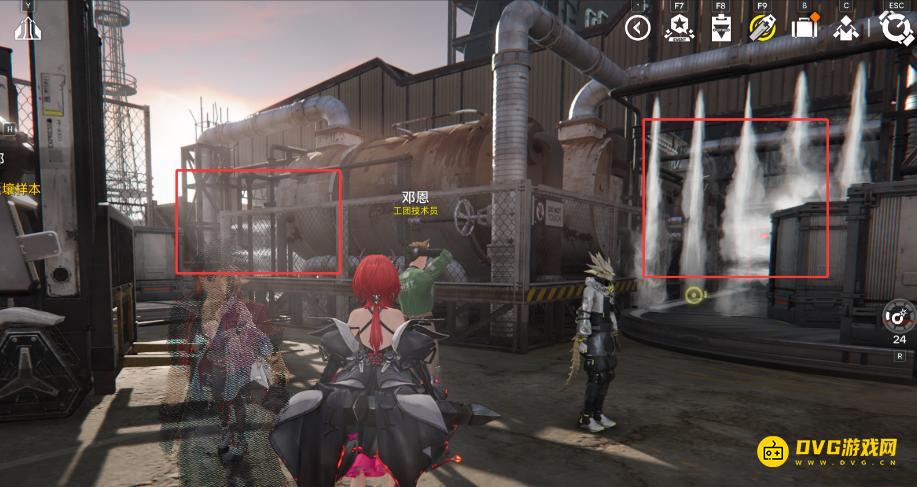Viewport: 917px width, 487px height.
Task: Open the suitcase inventory icon
Action: coord(804,28)
